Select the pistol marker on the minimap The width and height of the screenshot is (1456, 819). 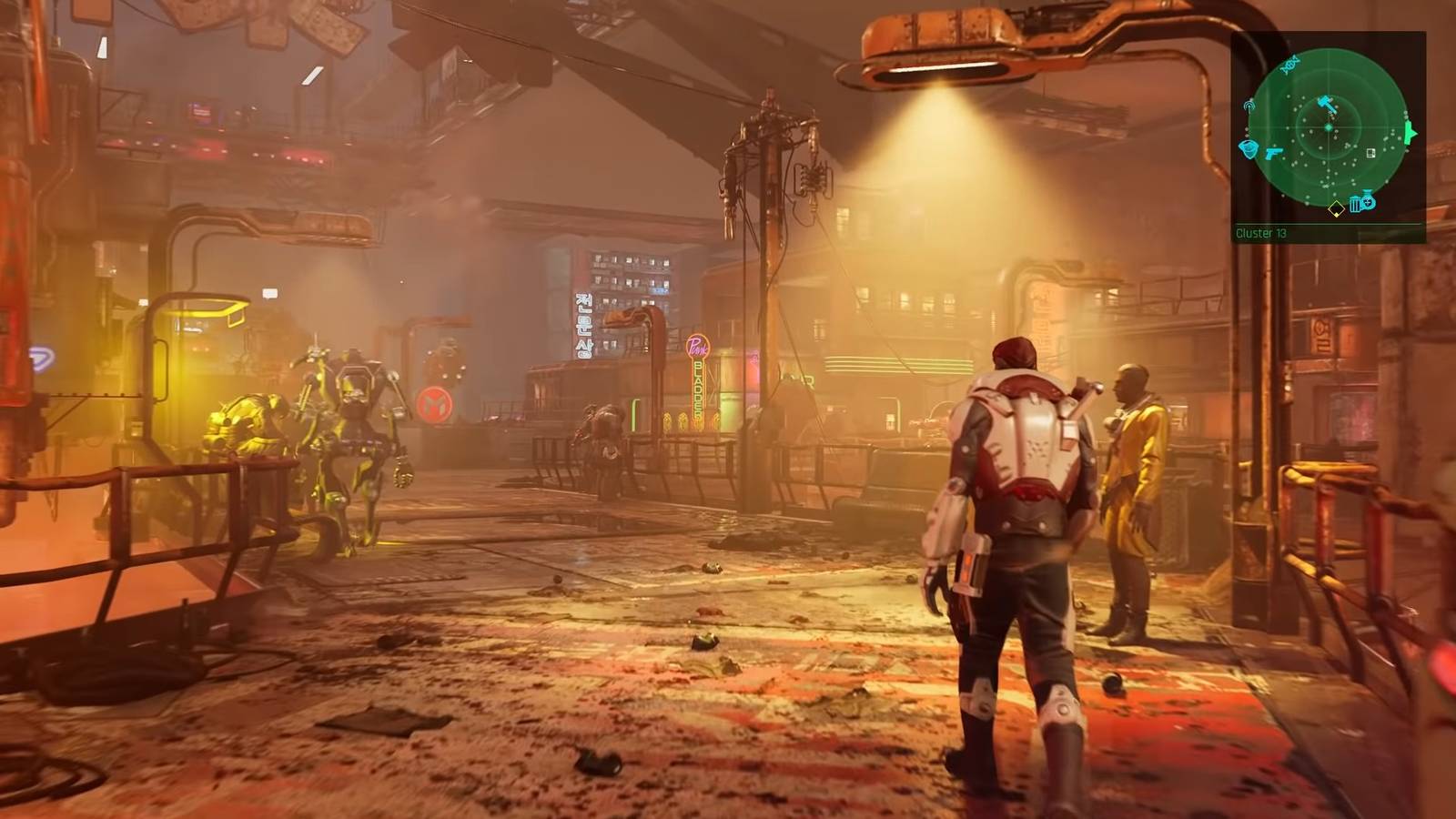pyautogui.click(x=1274, y=151)
